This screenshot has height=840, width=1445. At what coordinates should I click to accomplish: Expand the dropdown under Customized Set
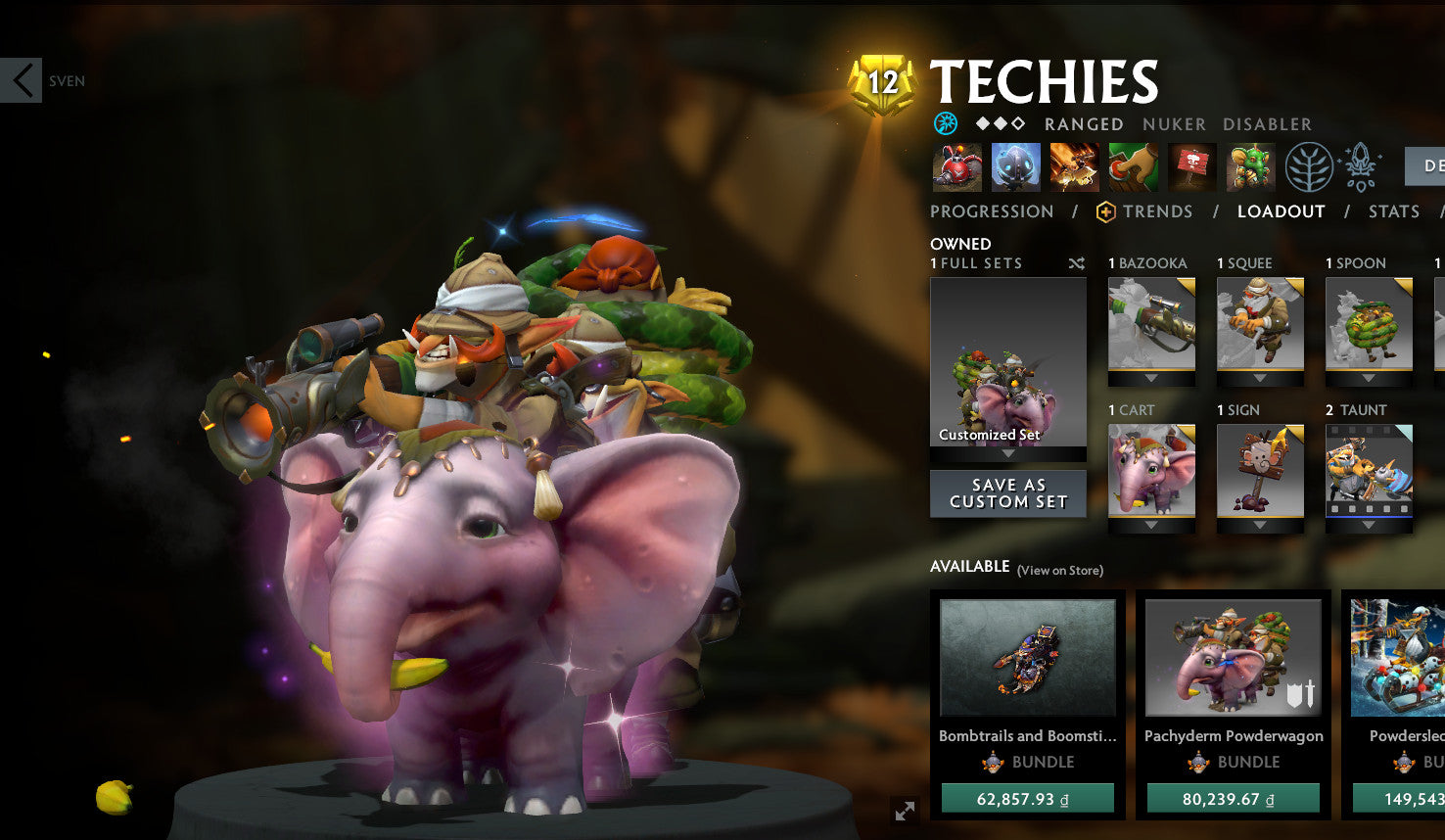coord(1007,455)
